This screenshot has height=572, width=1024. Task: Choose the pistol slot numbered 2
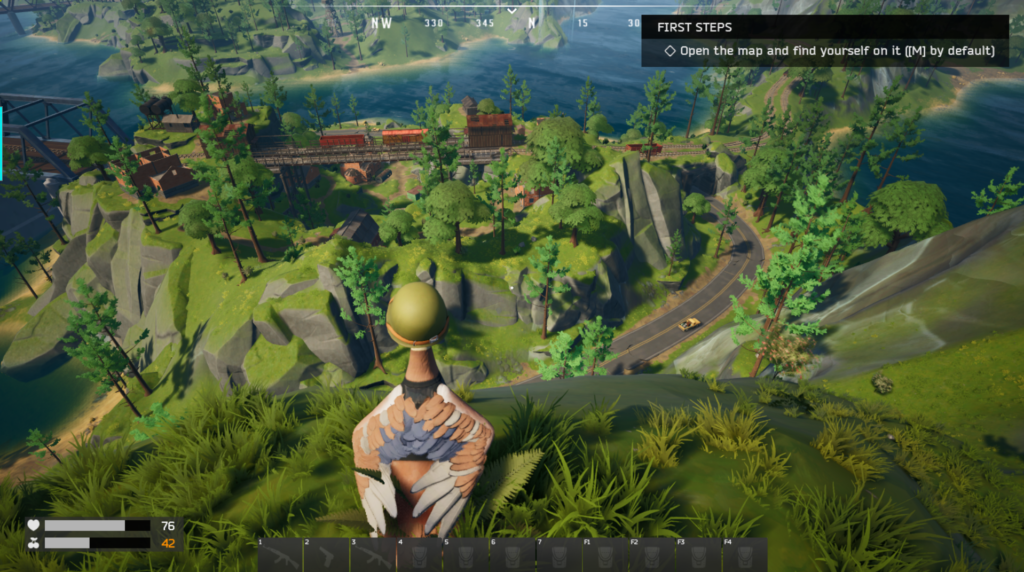[x=326, y=555]
